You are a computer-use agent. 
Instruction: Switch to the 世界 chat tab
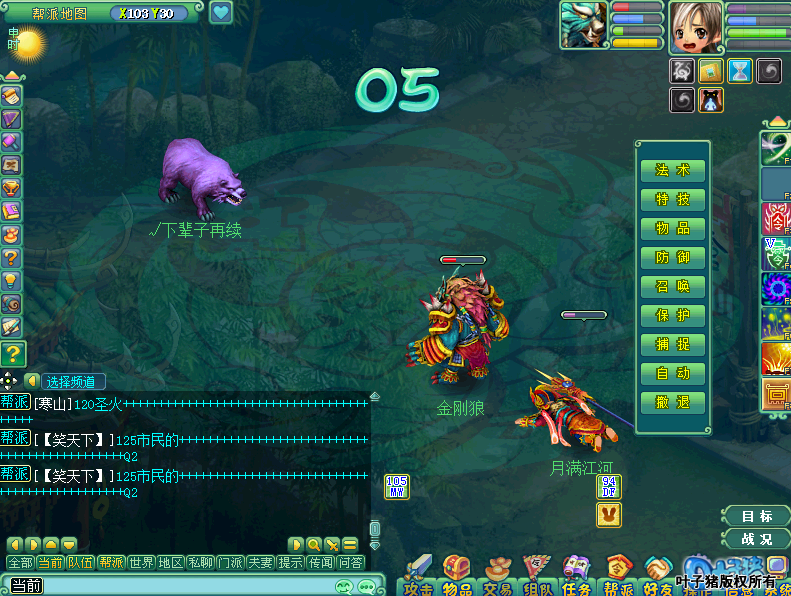point(141,562)
